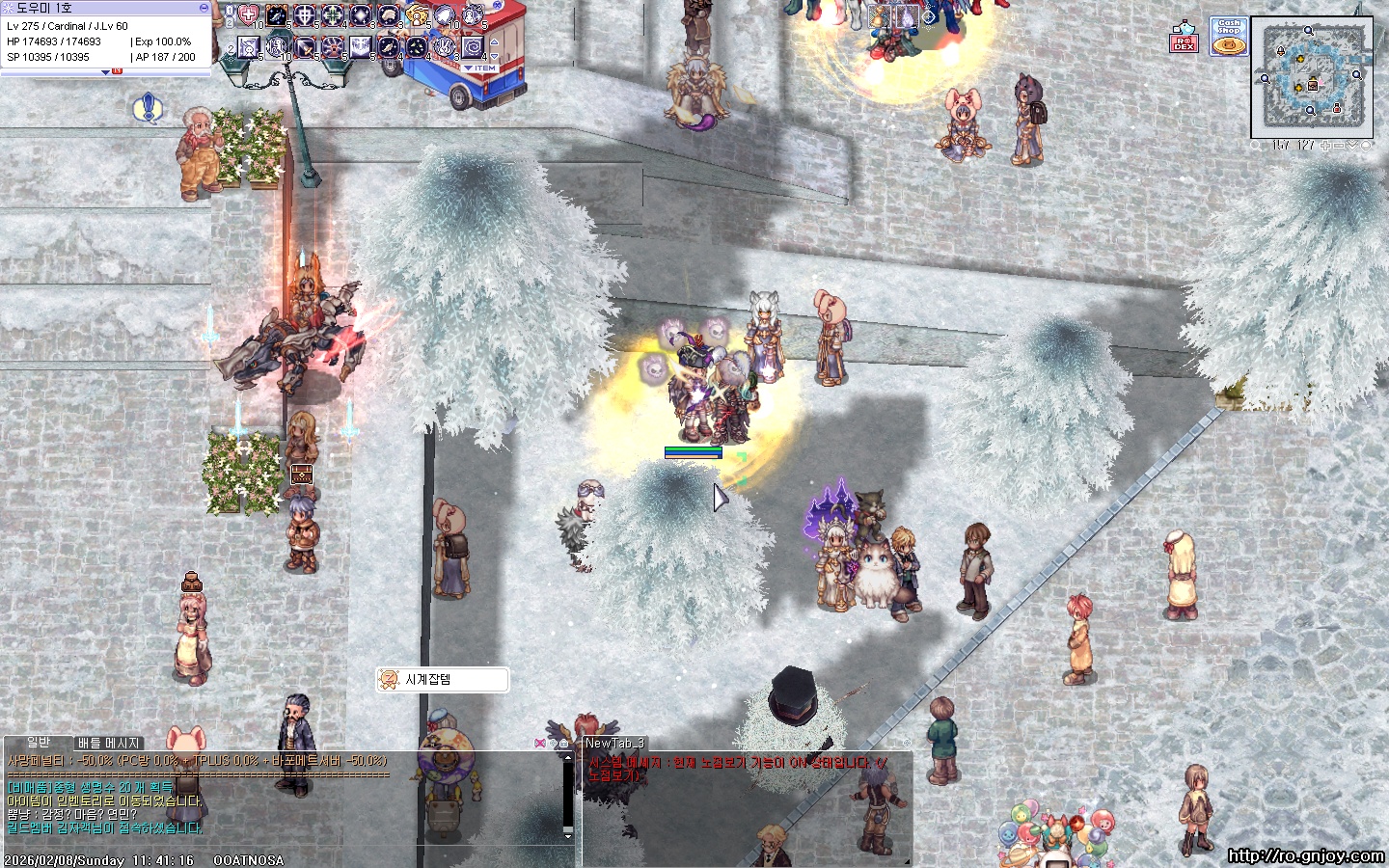
Task: Expand the status window with the down arrow
Action: [x=105, y=71]
